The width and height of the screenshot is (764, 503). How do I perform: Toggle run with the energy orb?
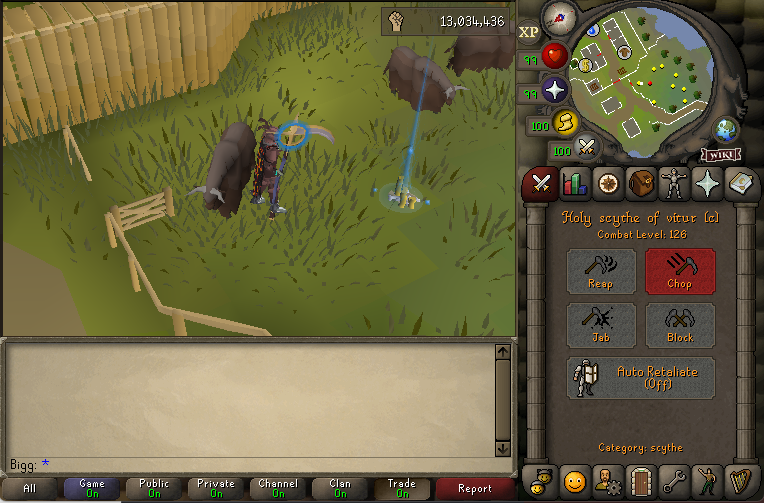pyautogui.click(x=565, y=122)
